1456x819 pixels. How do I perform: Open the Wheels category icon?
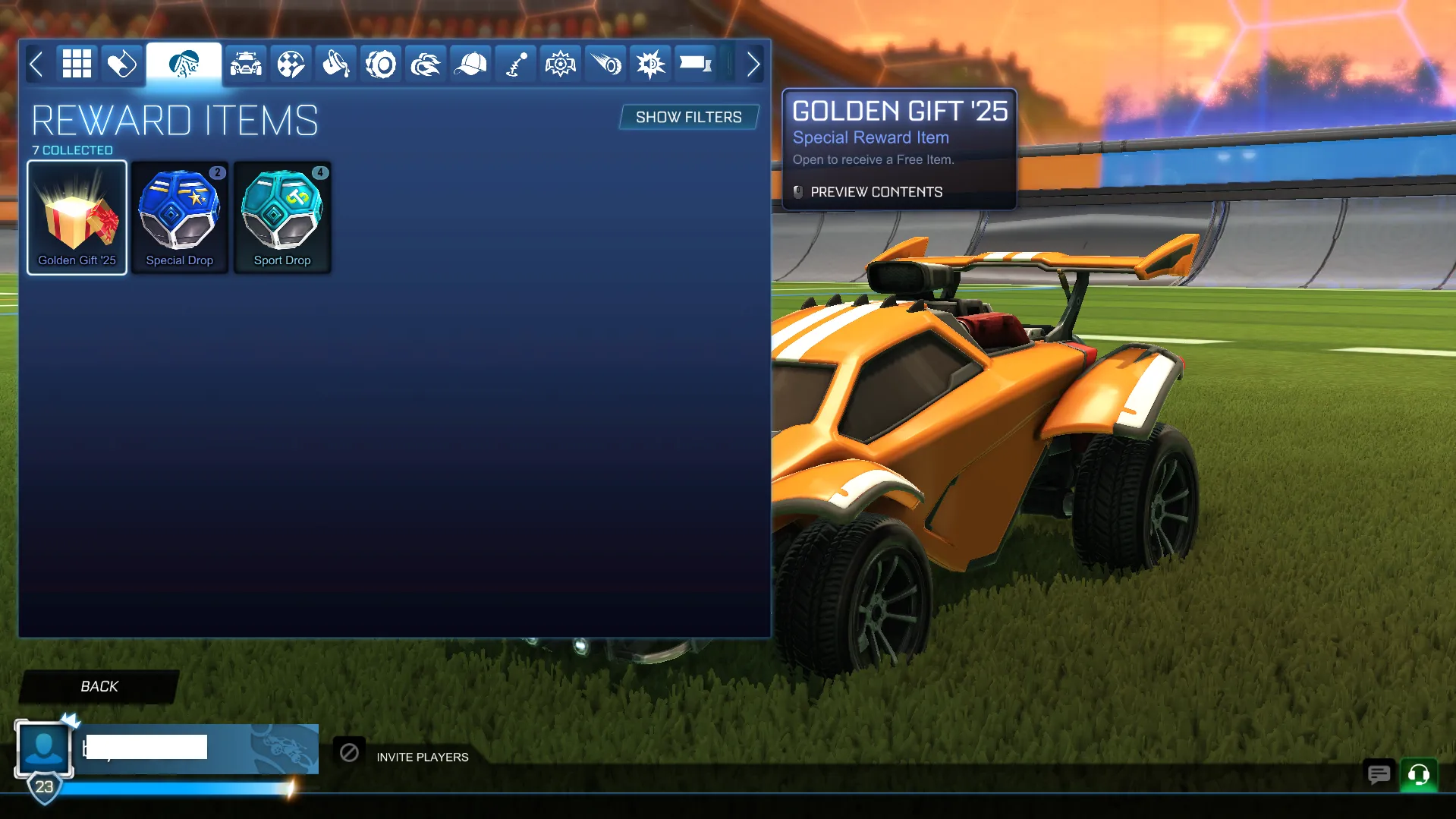(x=380, y=64)
